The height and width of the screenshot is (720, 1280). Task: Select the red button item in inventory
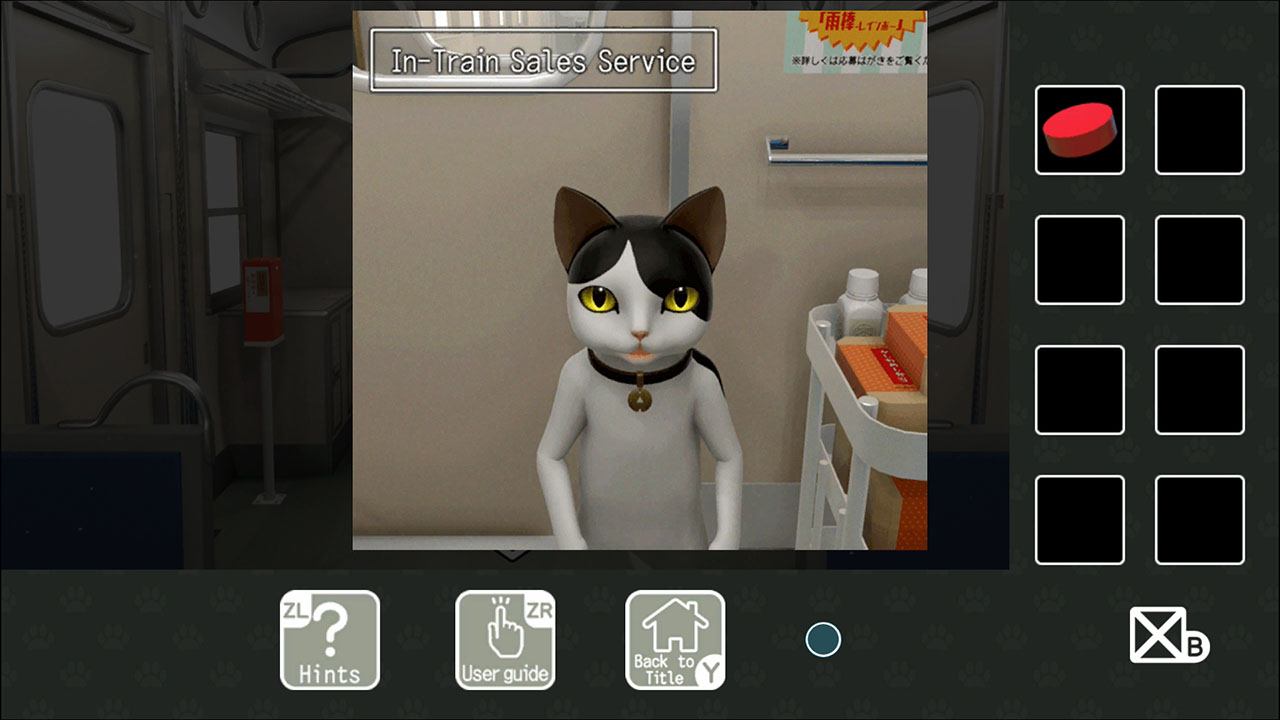1079,130
